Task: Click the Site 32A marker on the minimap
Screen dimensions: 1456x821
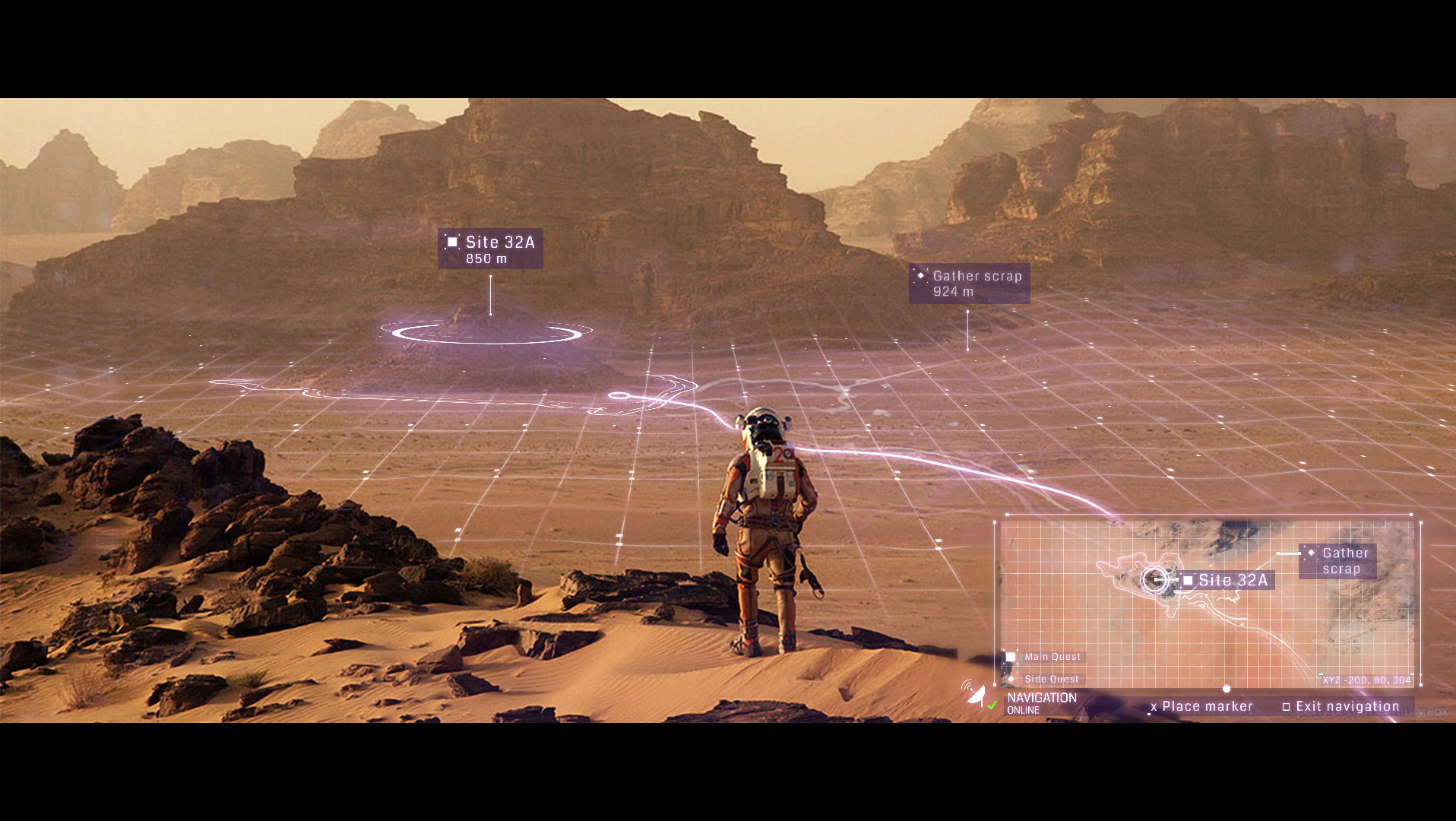Action: click(x=1225, y=580)
